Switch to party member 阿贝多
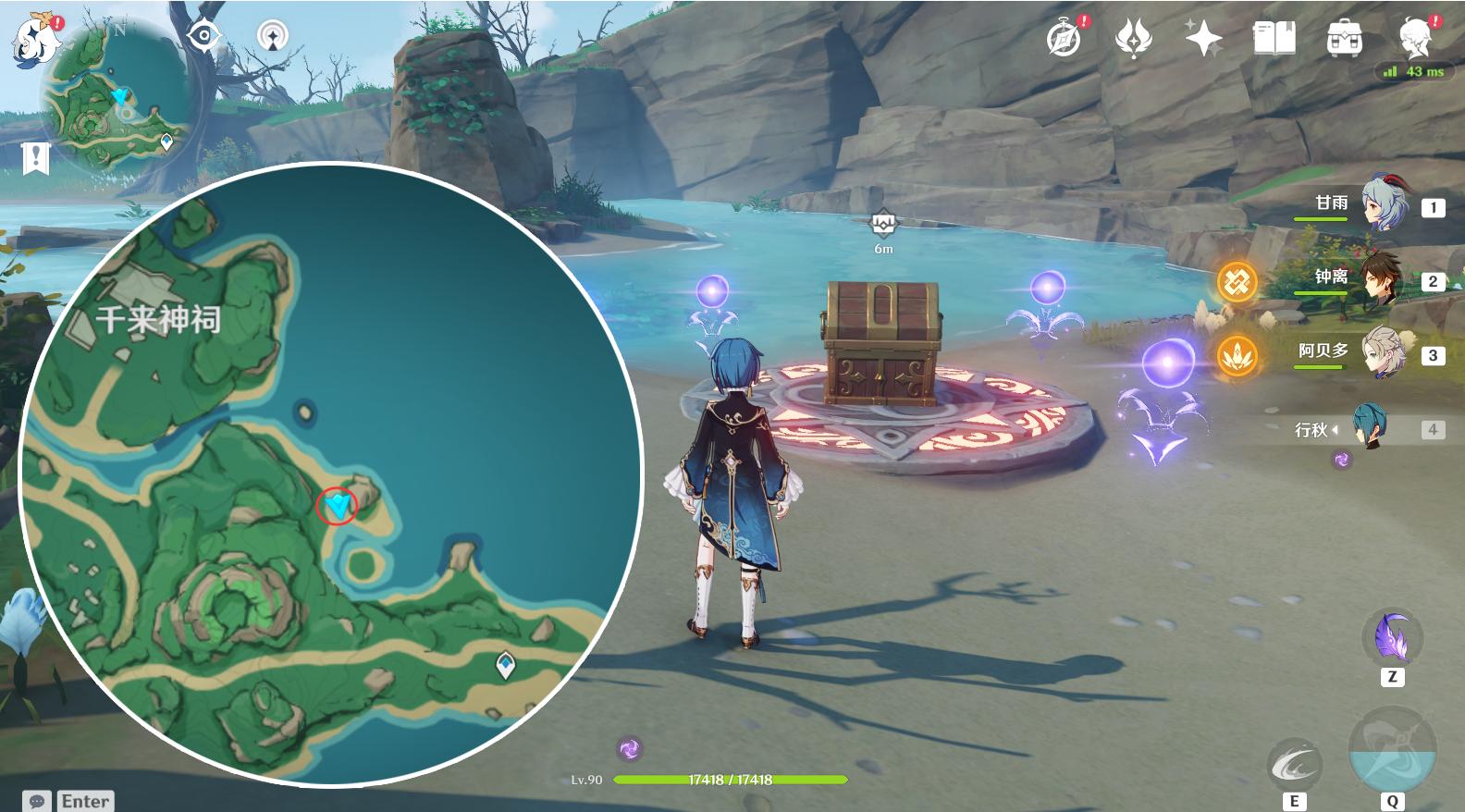Screen dimensions: 1465x812 [1385, 353]
